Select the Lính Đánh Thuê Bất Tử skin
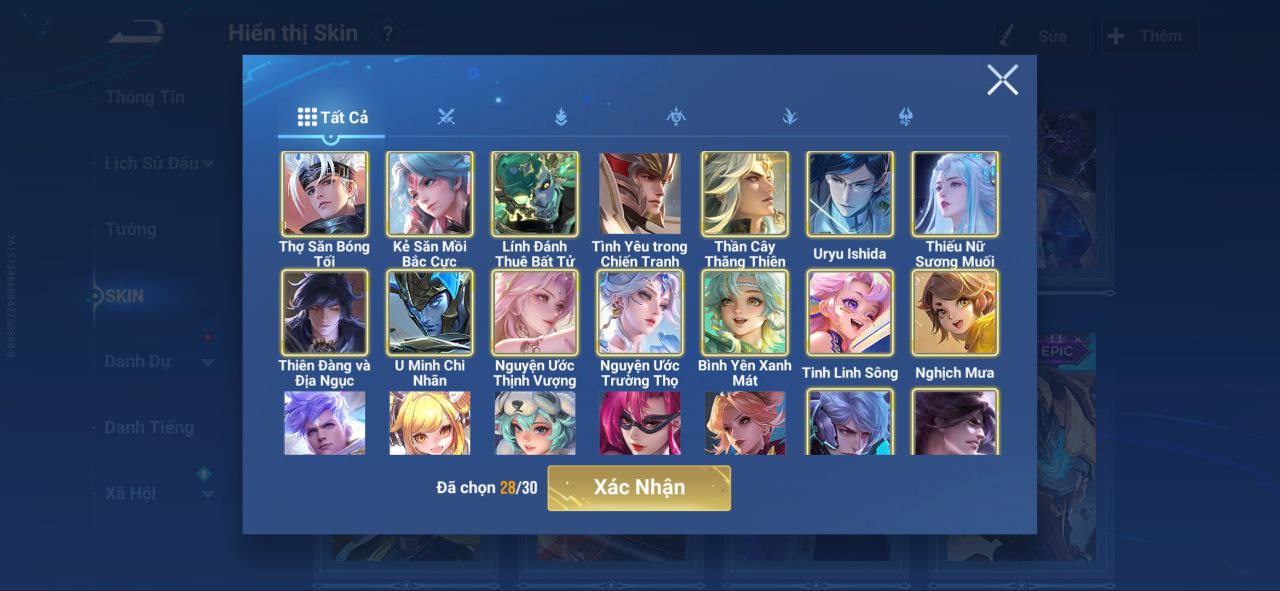 click(534, 194)
